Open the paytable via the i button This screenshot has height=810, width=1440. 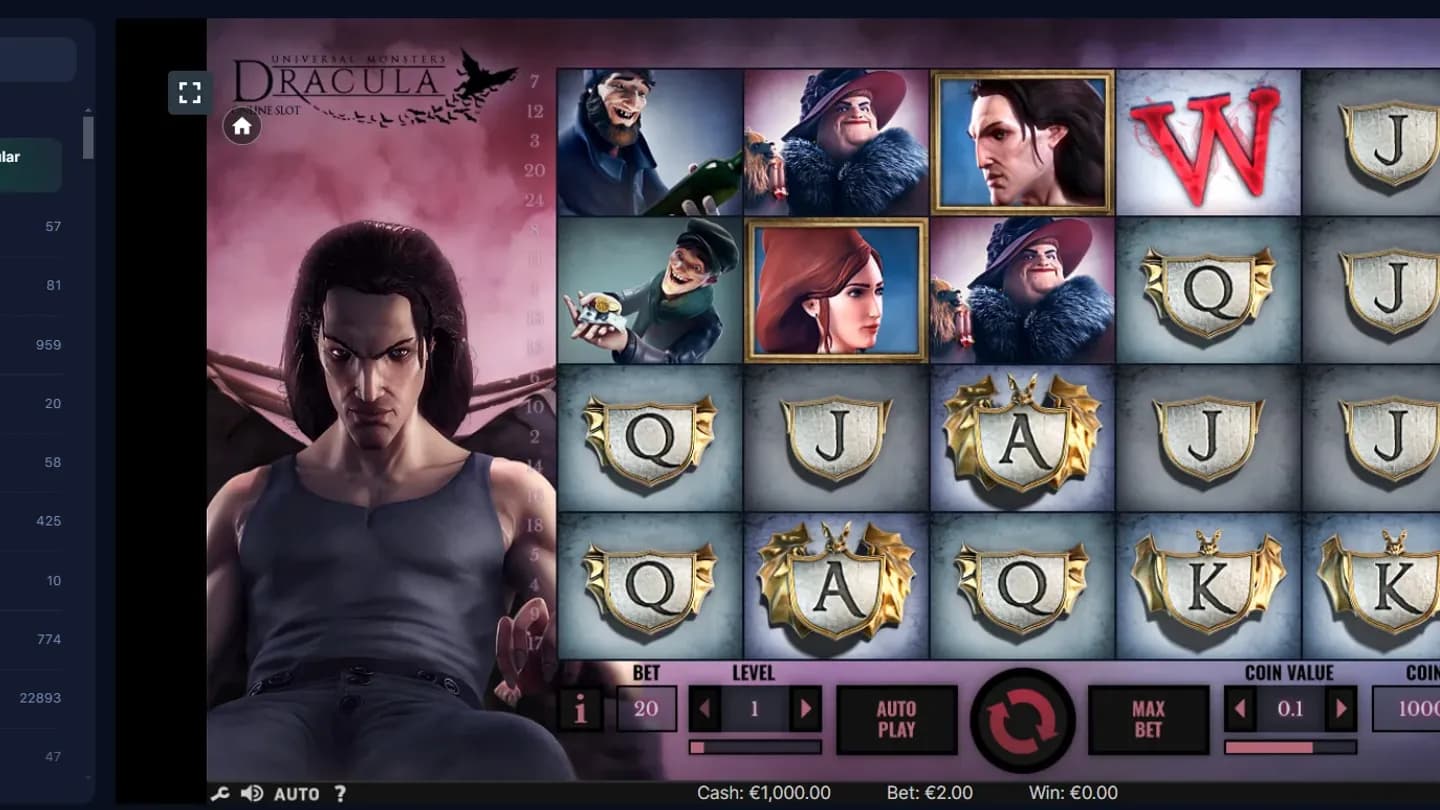[580, 708]
